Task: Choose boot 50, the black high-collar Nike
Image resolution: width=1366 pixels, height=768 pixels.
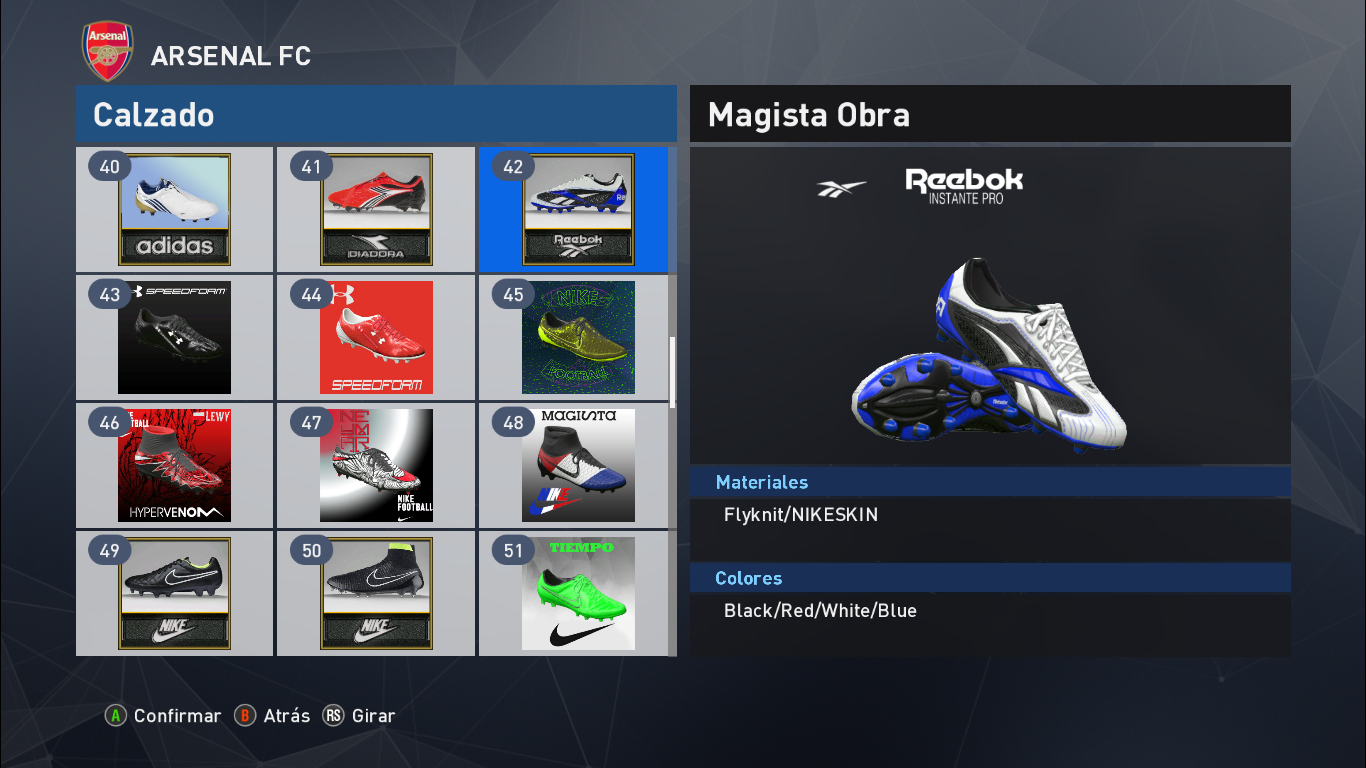Action: click(x=377, y=594)
